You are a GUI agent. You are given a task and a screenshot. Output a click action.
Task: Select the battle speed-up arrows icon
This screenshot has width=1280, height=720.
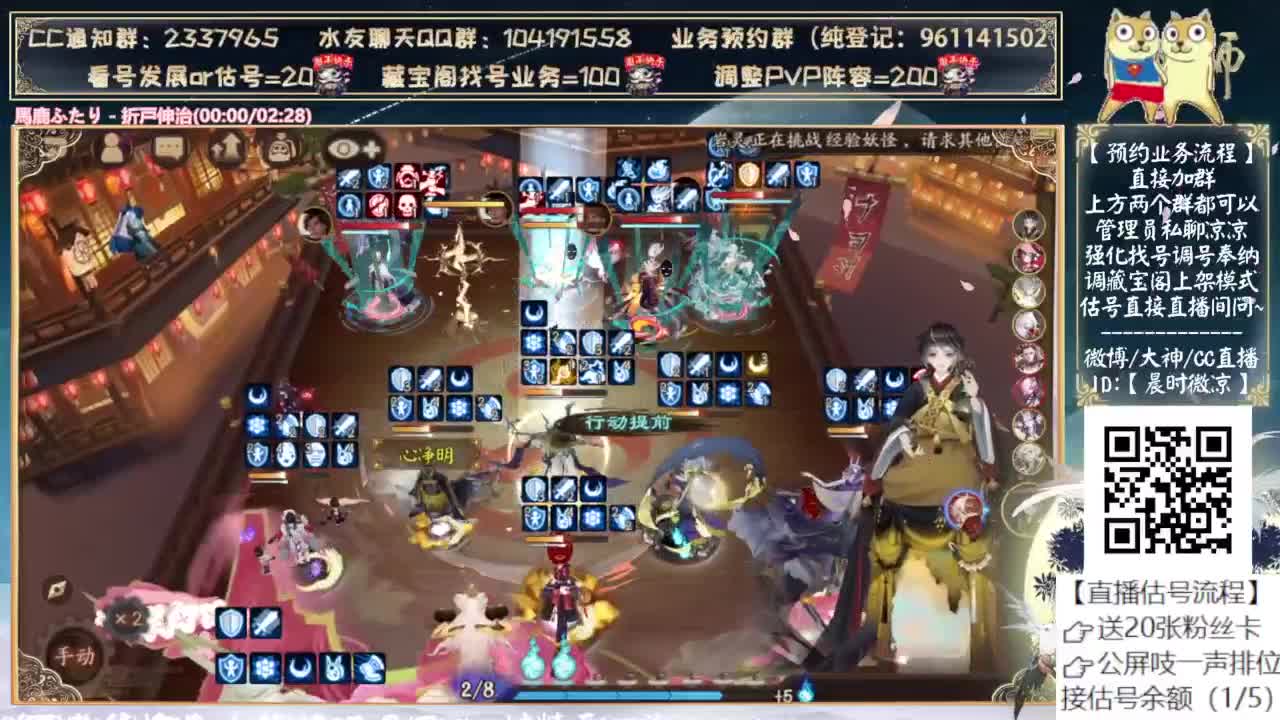coord(224,148)
